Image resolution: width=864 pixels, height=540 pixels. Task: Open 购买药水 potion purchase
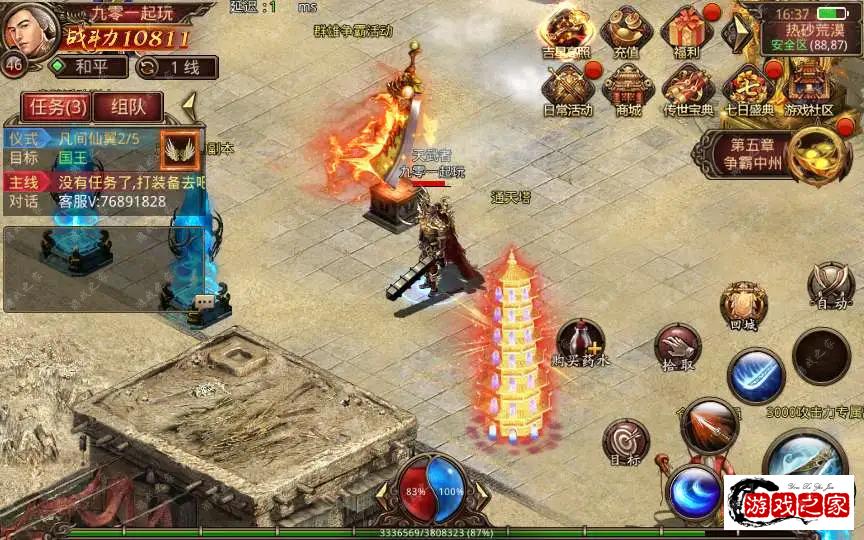[x=580, y=342]
